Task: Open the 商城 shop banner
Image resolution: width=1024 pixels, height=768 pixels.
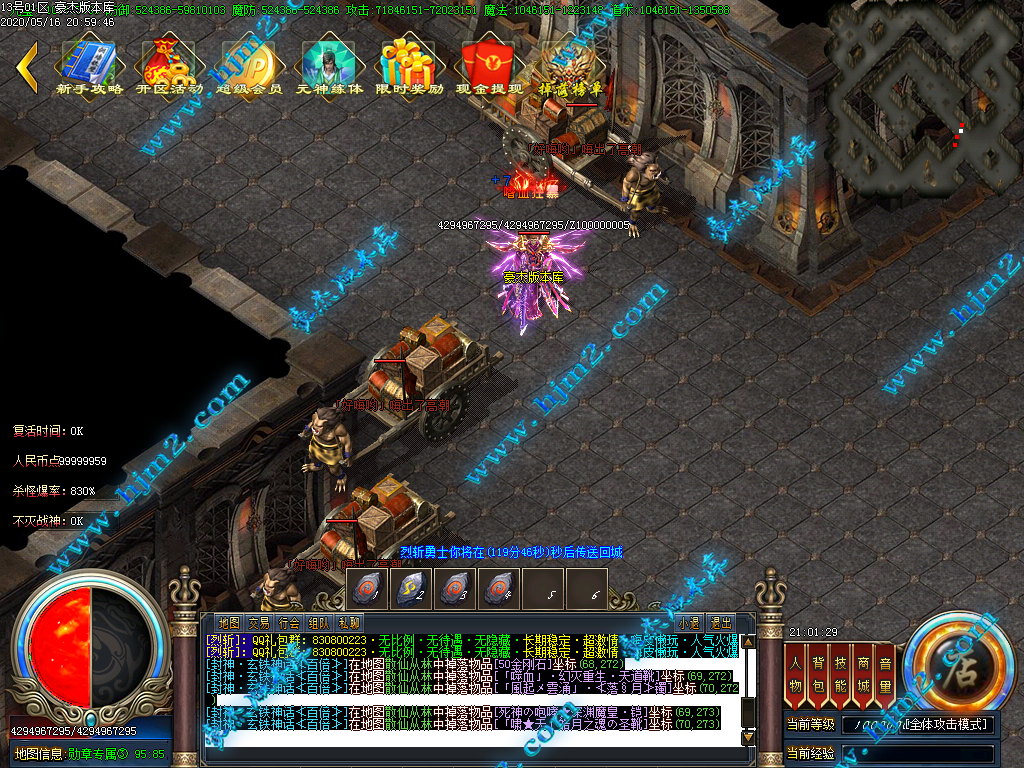Action: [863, 674]
